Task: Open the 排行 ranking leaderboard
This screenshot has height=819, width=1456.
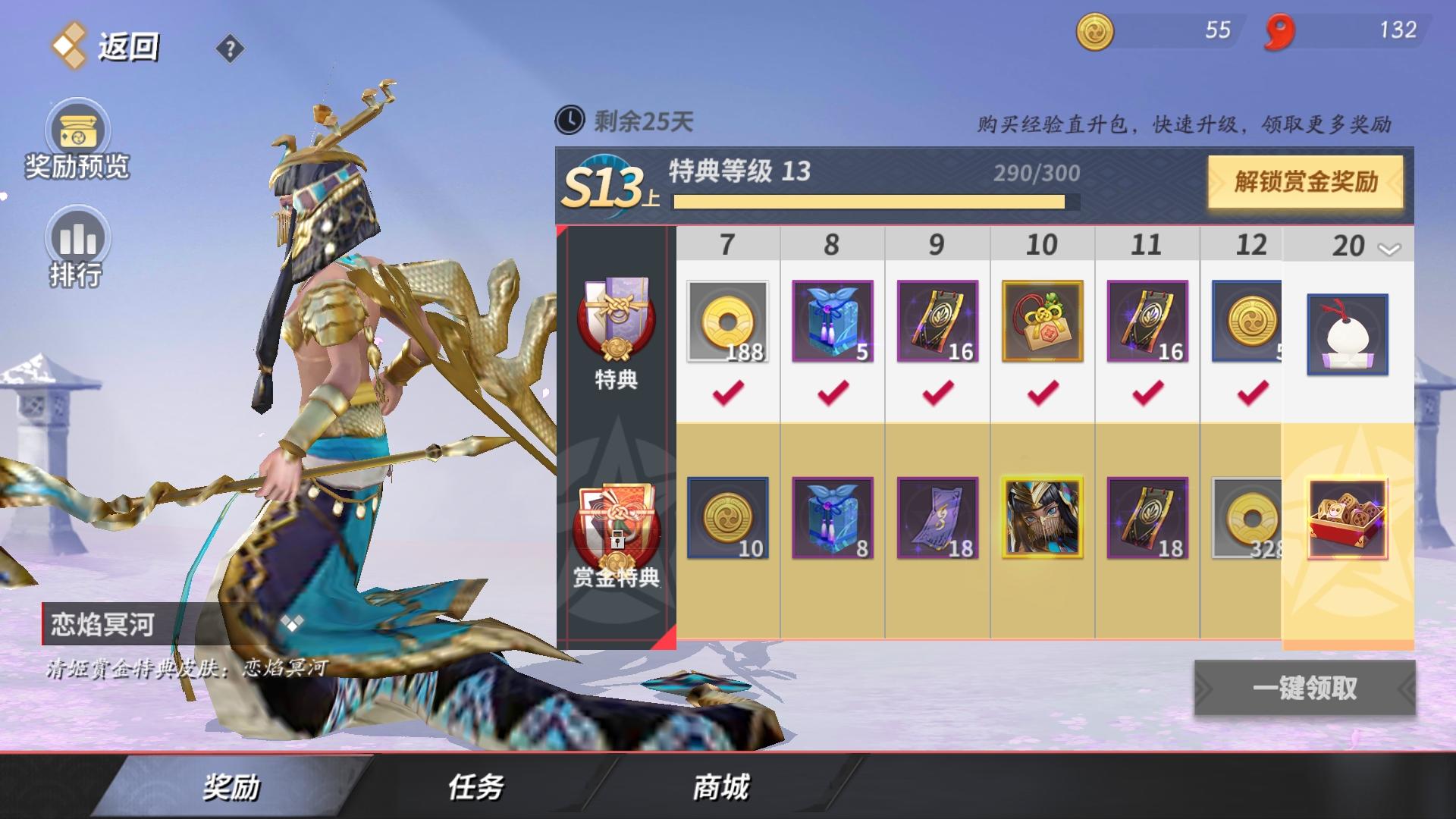Action: [x=76, y=239]
